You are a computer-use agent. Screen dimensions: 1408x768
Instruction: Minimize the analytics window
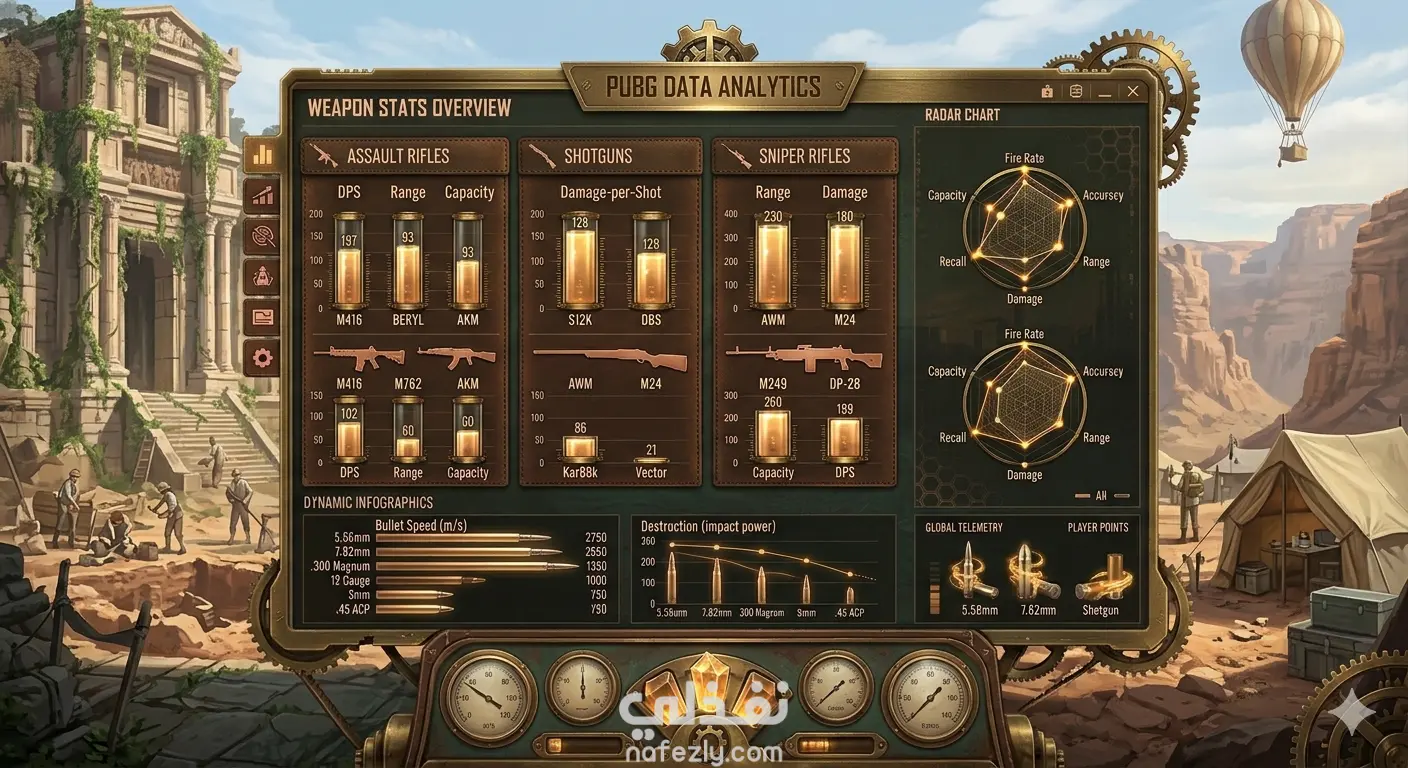tap(1105, 91)
